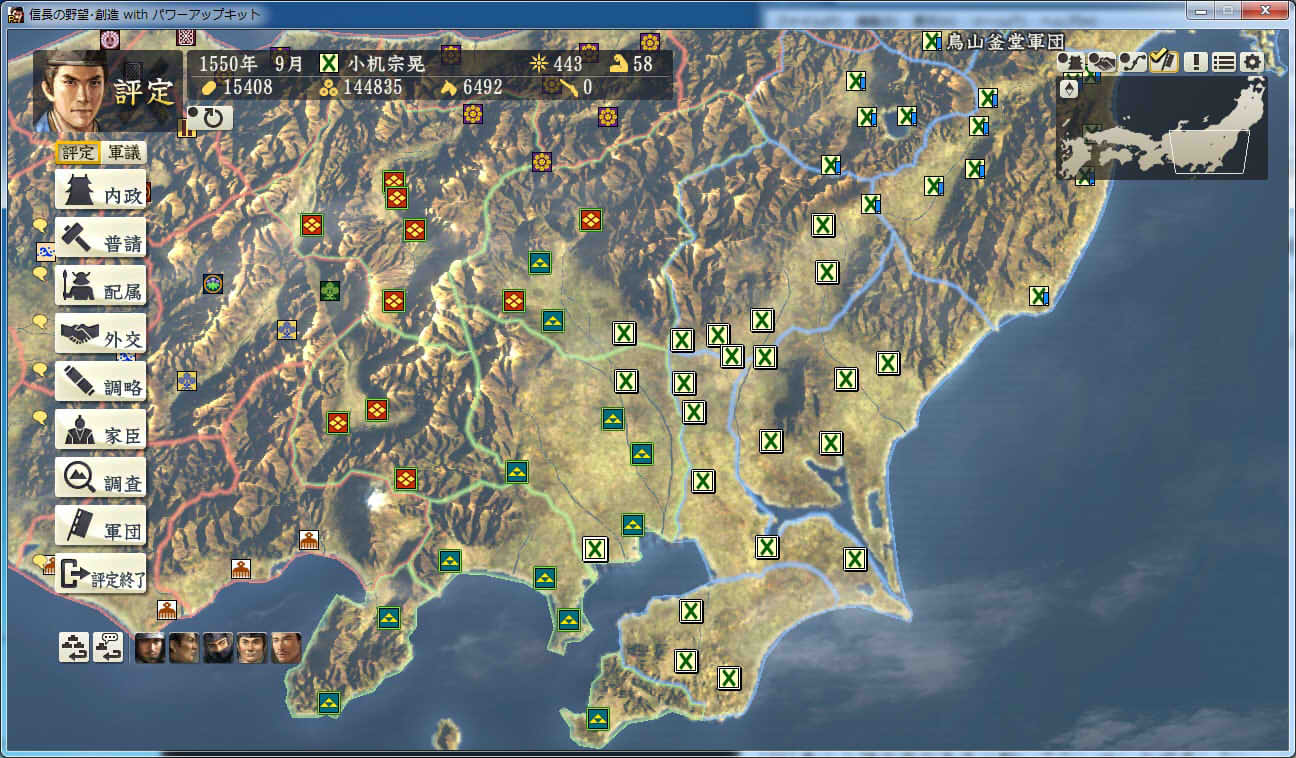Choose the 軍団 army corps command

coord(100,527)
